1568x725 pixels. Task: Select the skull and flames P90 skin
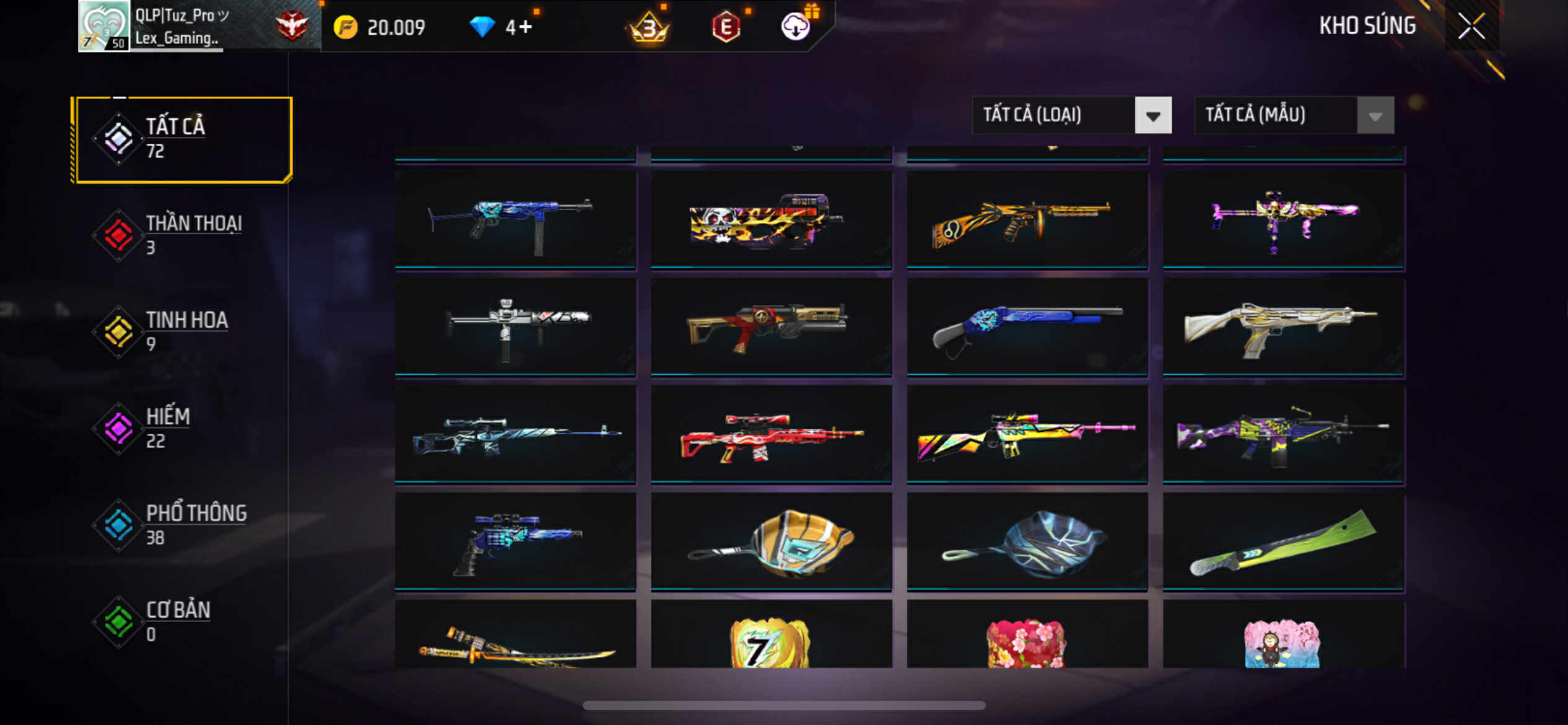coord(771,220)
